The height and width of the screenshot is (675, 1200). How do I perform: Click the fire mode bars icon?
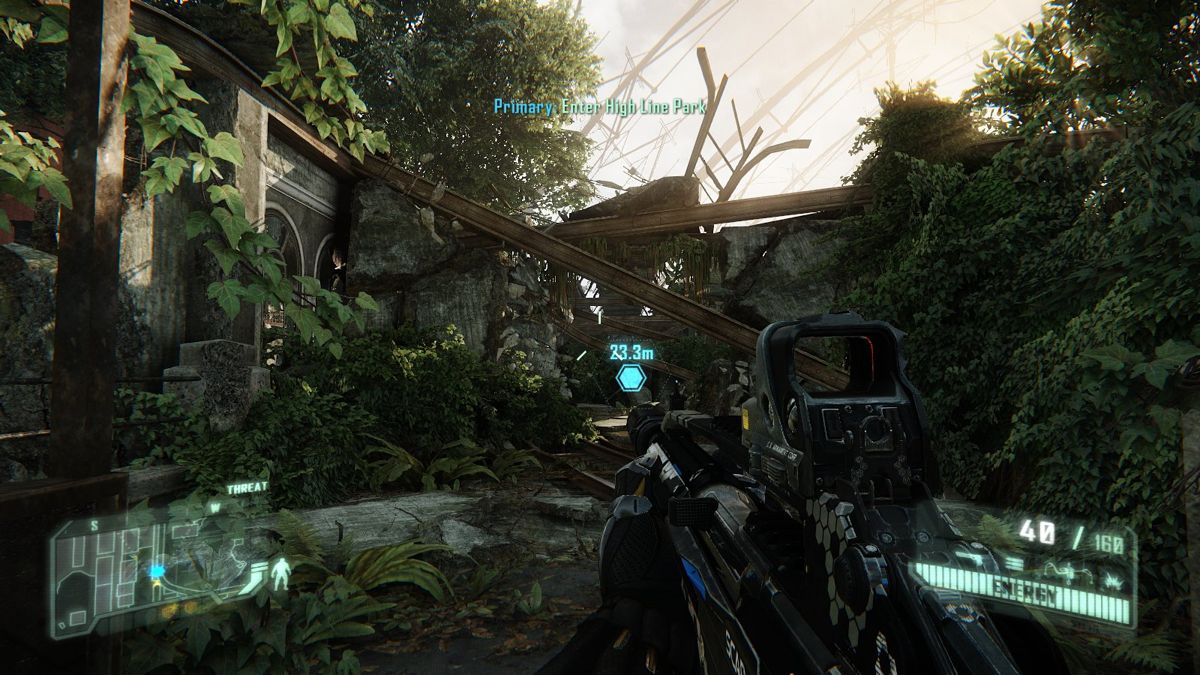click(x=1014, y=564)
